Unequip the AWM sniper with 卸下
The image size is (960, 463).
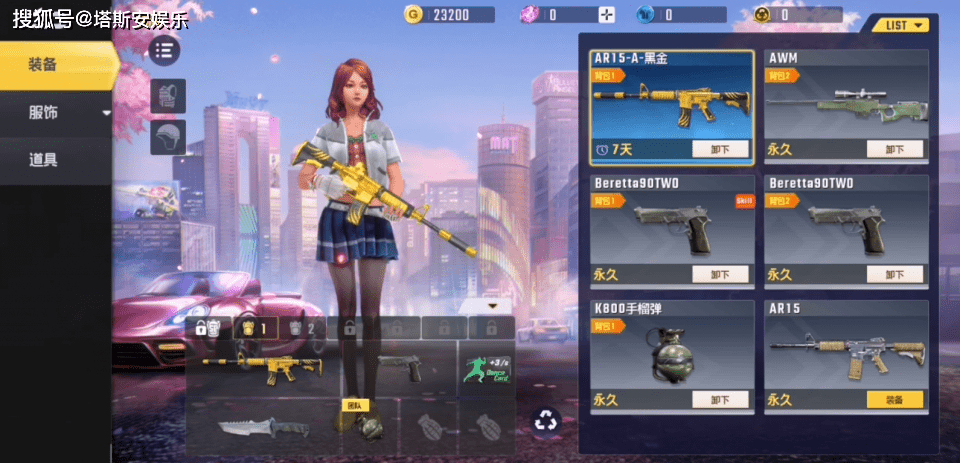point(894,150)
